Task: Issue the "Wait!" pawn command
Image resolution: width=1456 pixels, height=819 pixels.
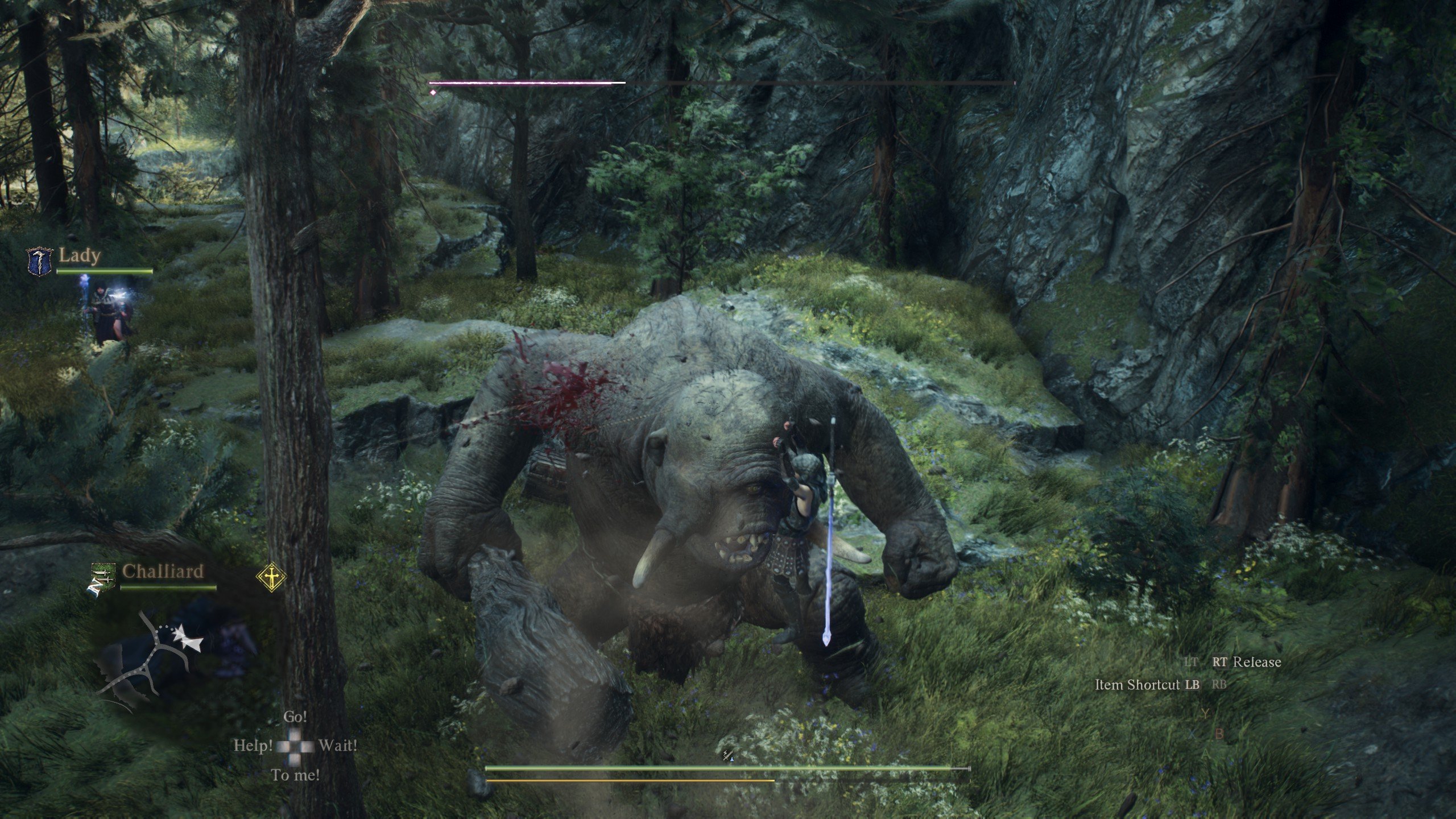Action: (338, 746)
